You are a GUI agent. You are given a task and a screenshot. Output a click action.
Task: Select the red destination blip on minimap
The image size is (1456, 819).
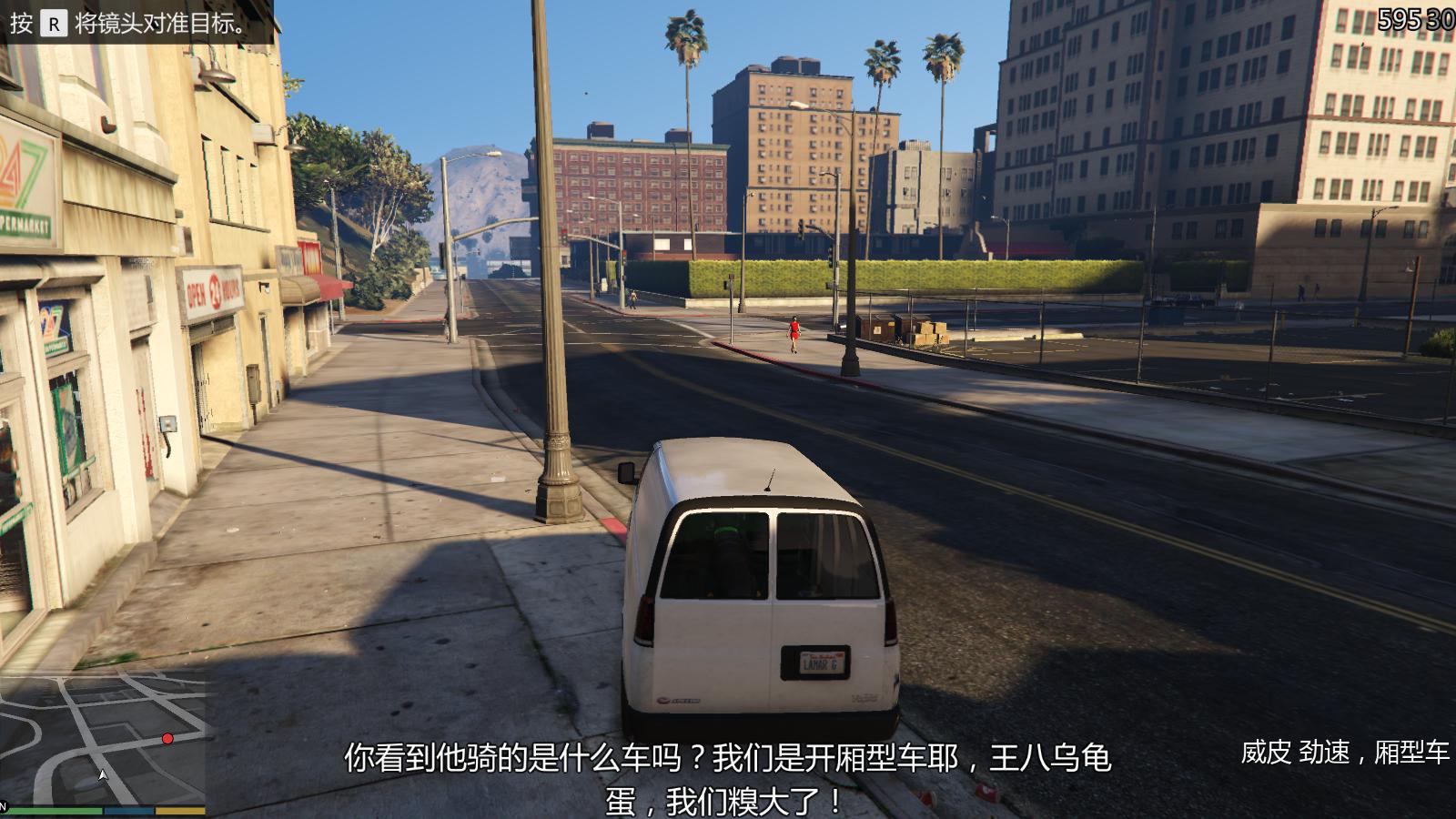click(167, 739)
